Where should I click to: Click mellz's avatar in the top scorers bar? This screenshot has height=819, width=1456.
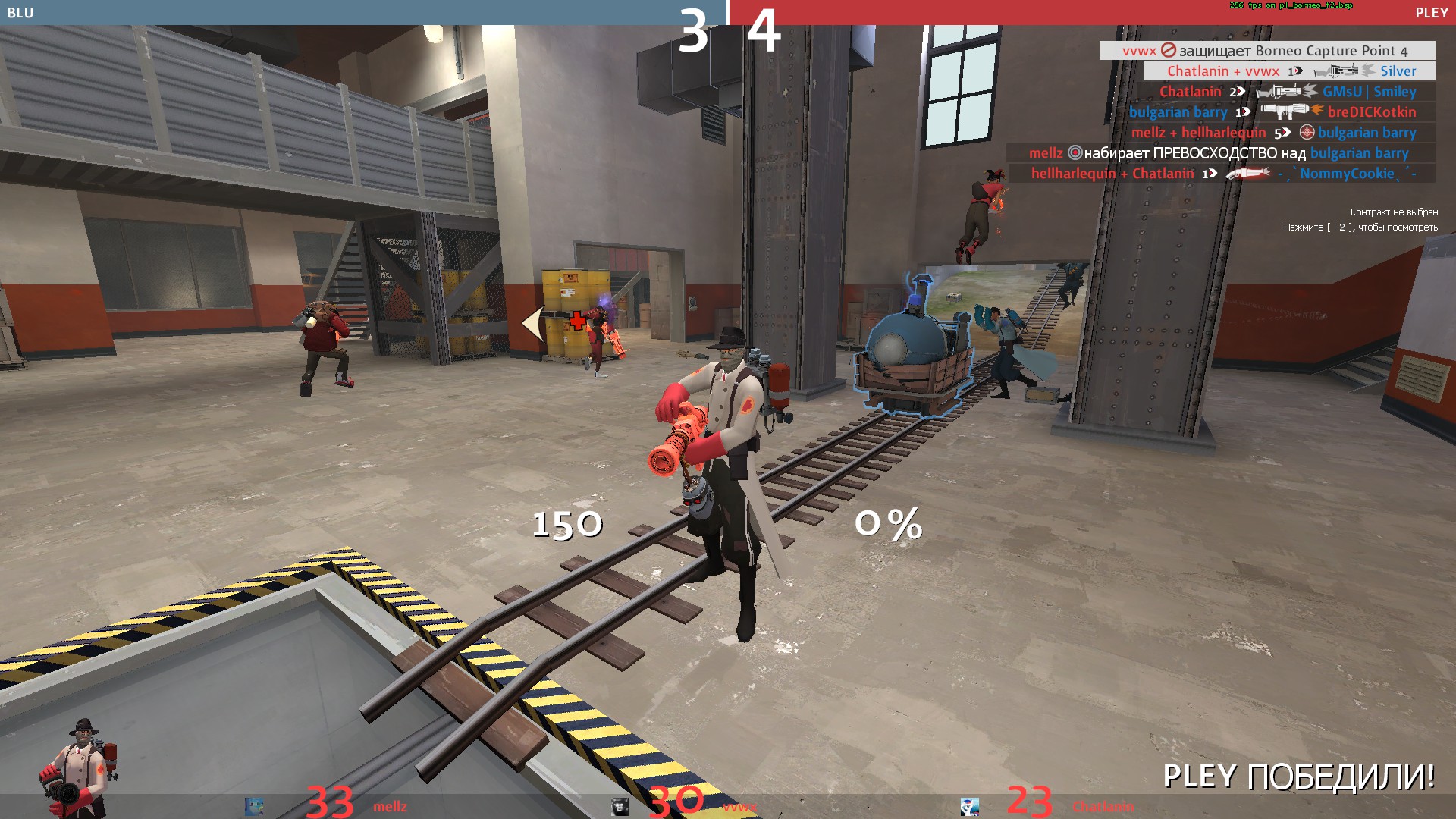click(x=254, y=806)
